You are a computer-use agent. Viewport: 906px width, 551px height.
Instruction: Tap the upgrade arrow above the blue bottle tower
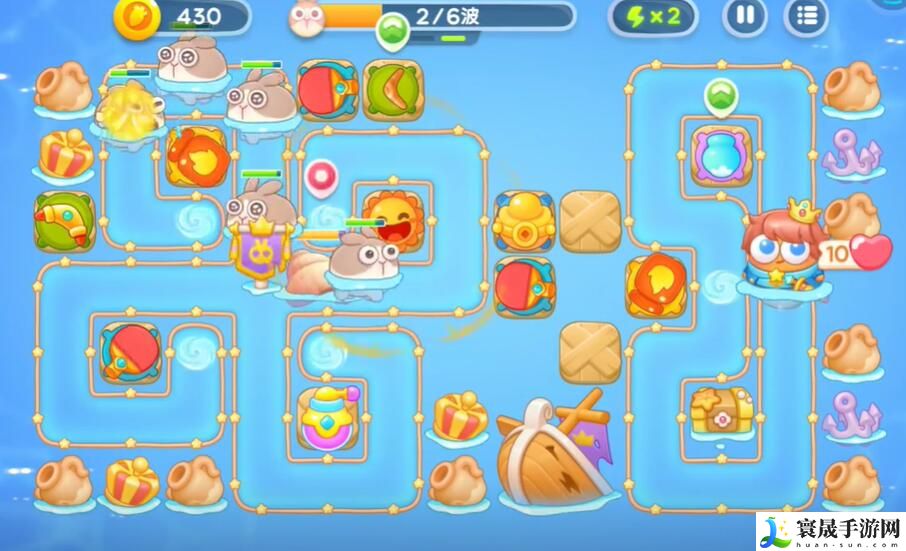[719, 98]
